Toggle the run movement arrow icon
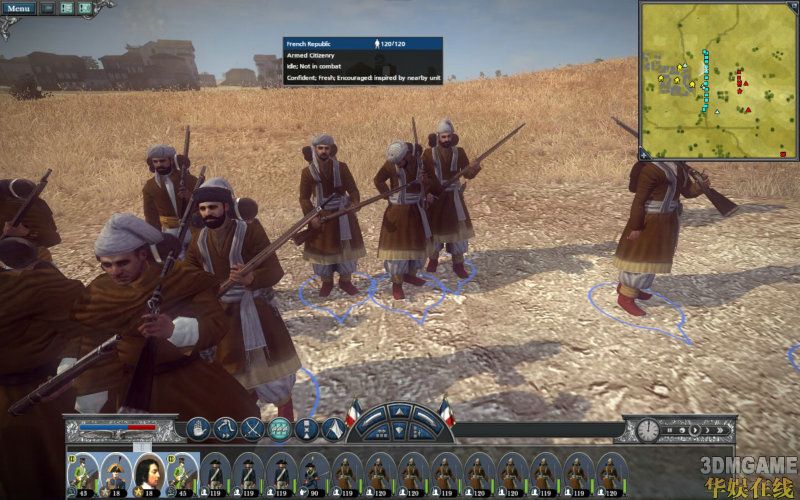800x500 pixels. 224,428
